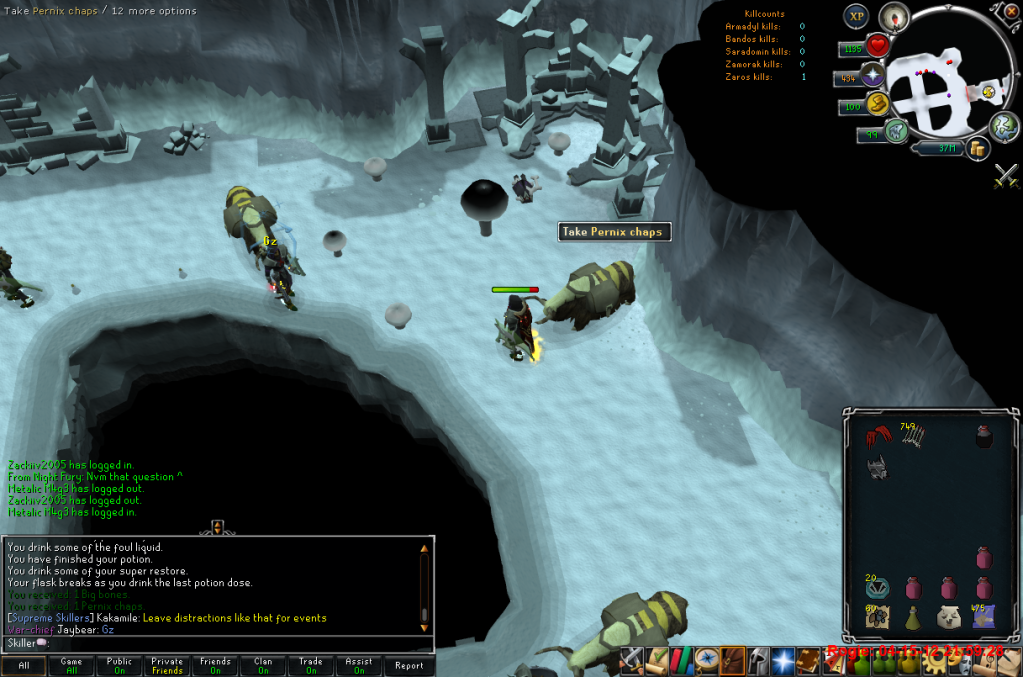Open the money pouch coins icon
The width and height of the screenshot is (1023, 677).
[x=977, y=149]
